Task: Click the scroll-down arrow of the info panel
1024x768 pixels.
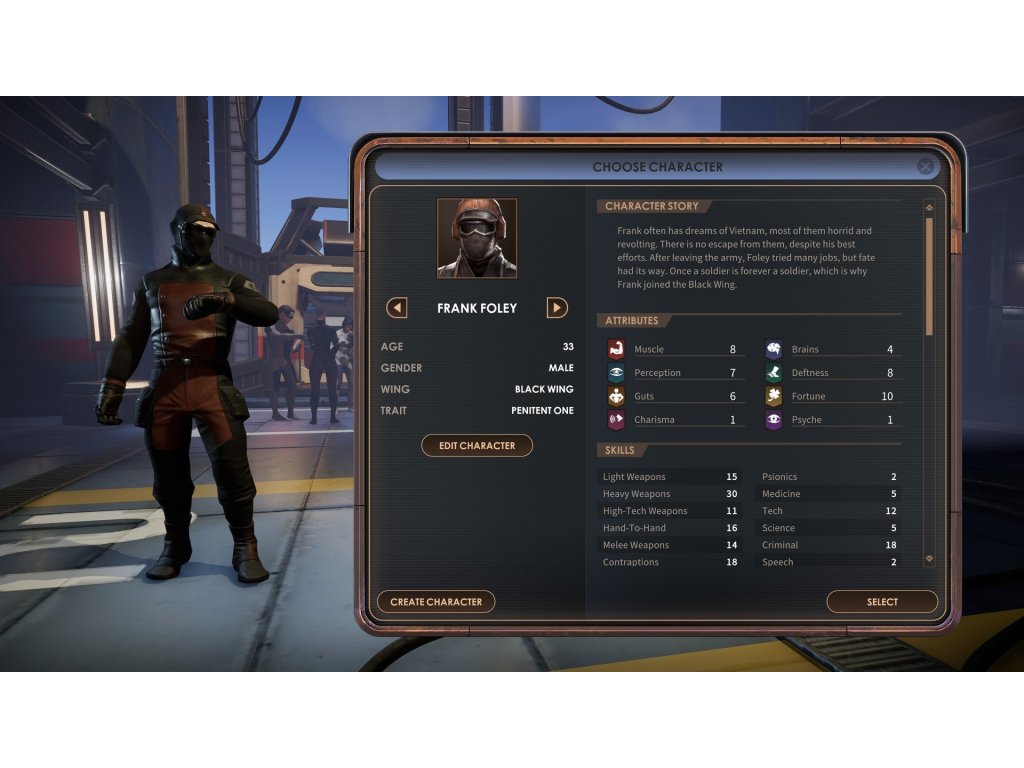Action: point(929,559)
